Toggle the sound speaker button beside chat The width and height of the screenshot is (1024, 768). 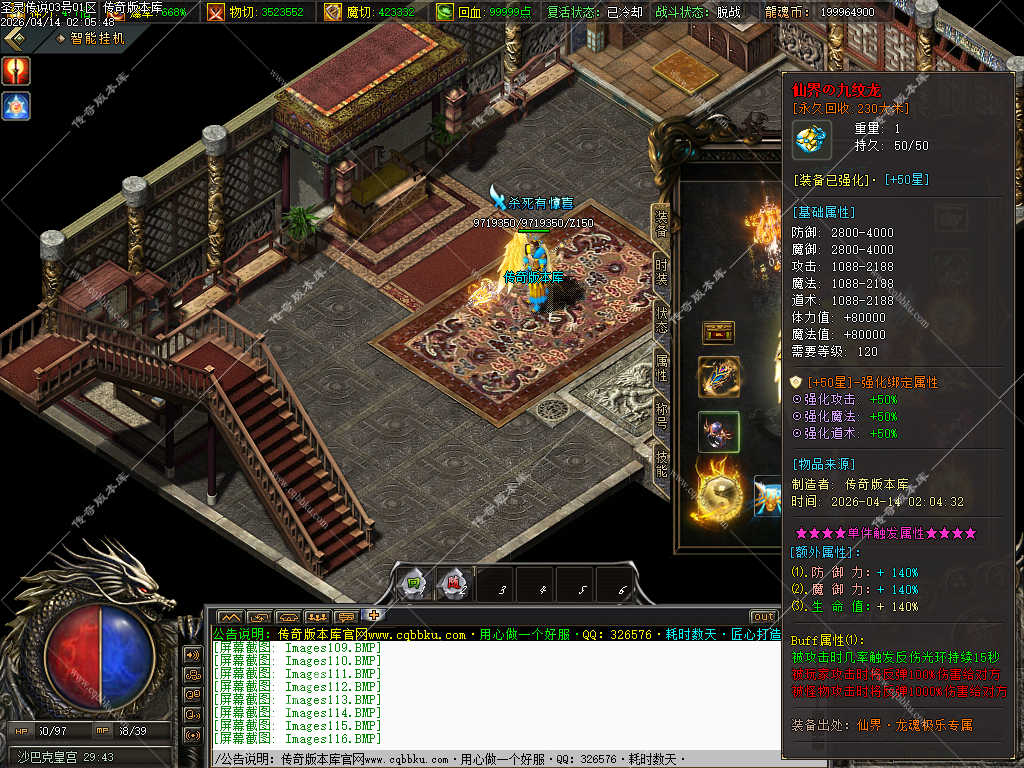193,655
